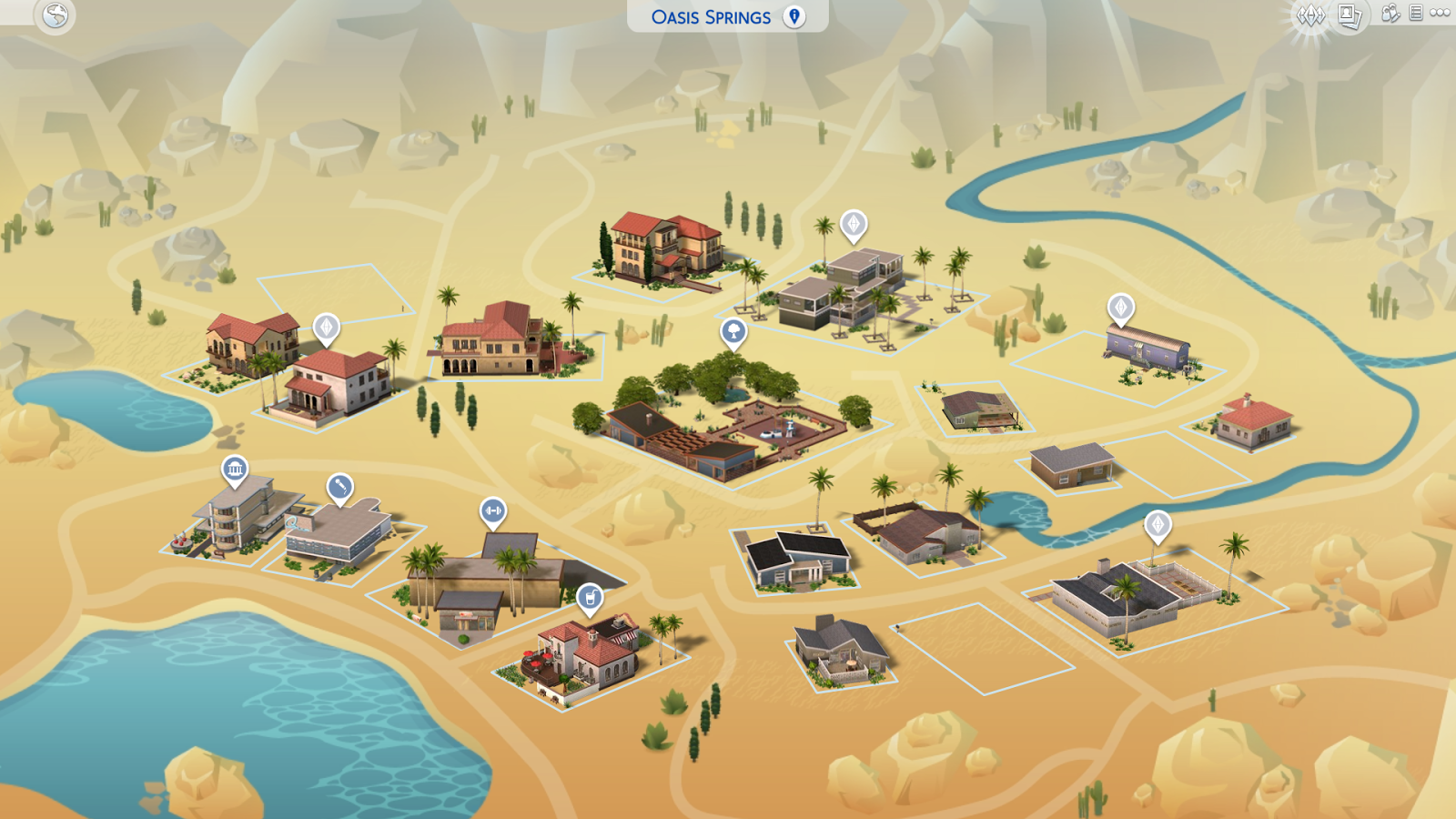Select the plumbob marker on the purple trailer lot
Image resolution: width=1456 pixels, height=819 pixels.
tap(1119, 308)
